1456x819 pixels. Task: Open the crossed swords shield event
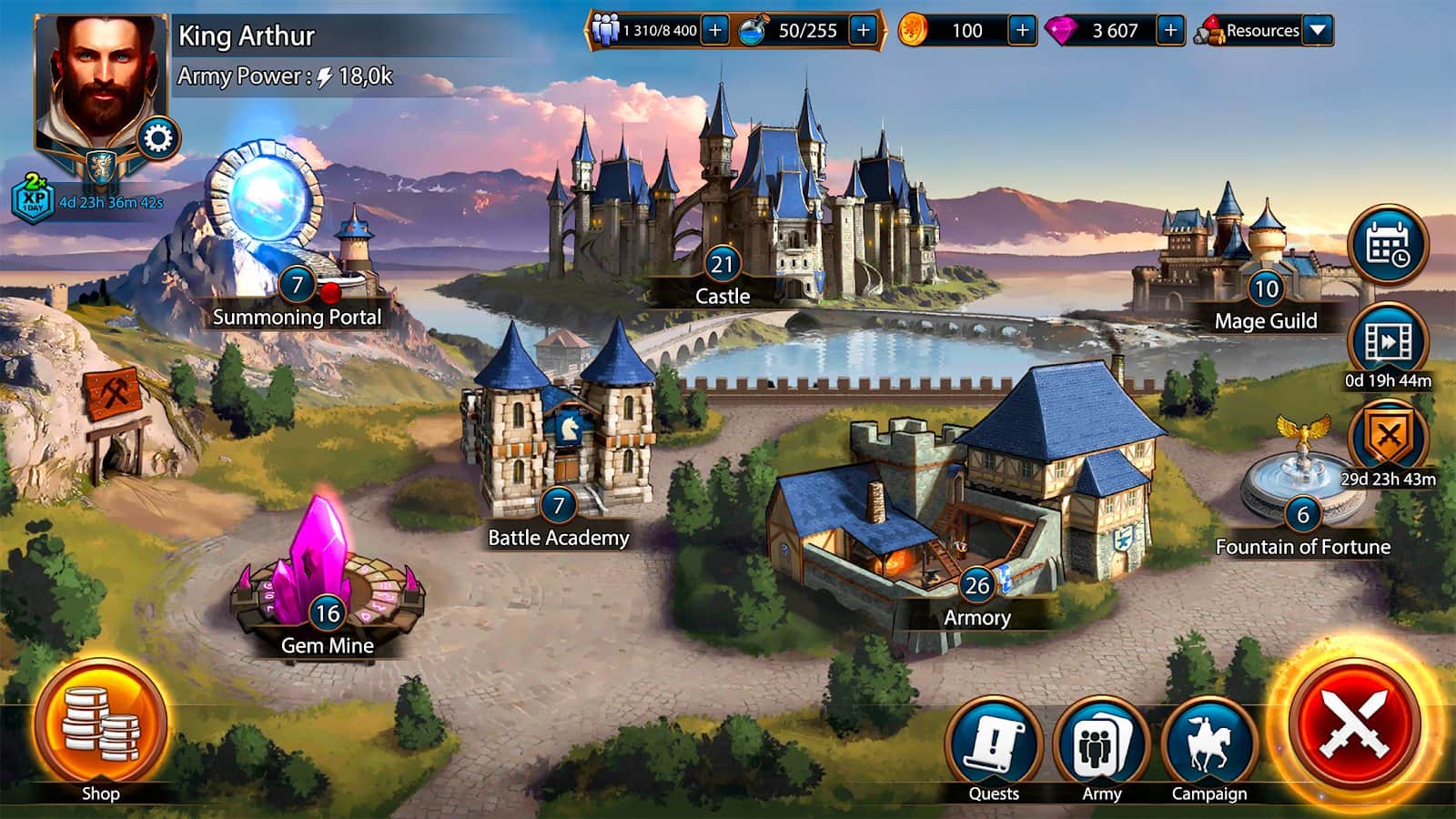[1388, 440]
